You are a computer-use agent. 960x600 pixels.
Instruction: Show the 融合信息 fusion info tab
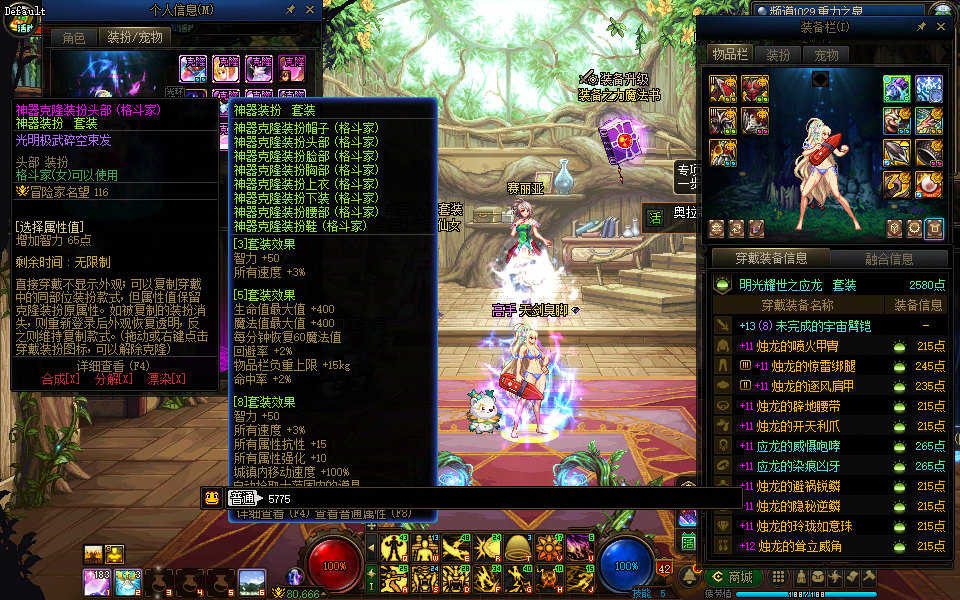pyautogui.click(x=887, y=259)
